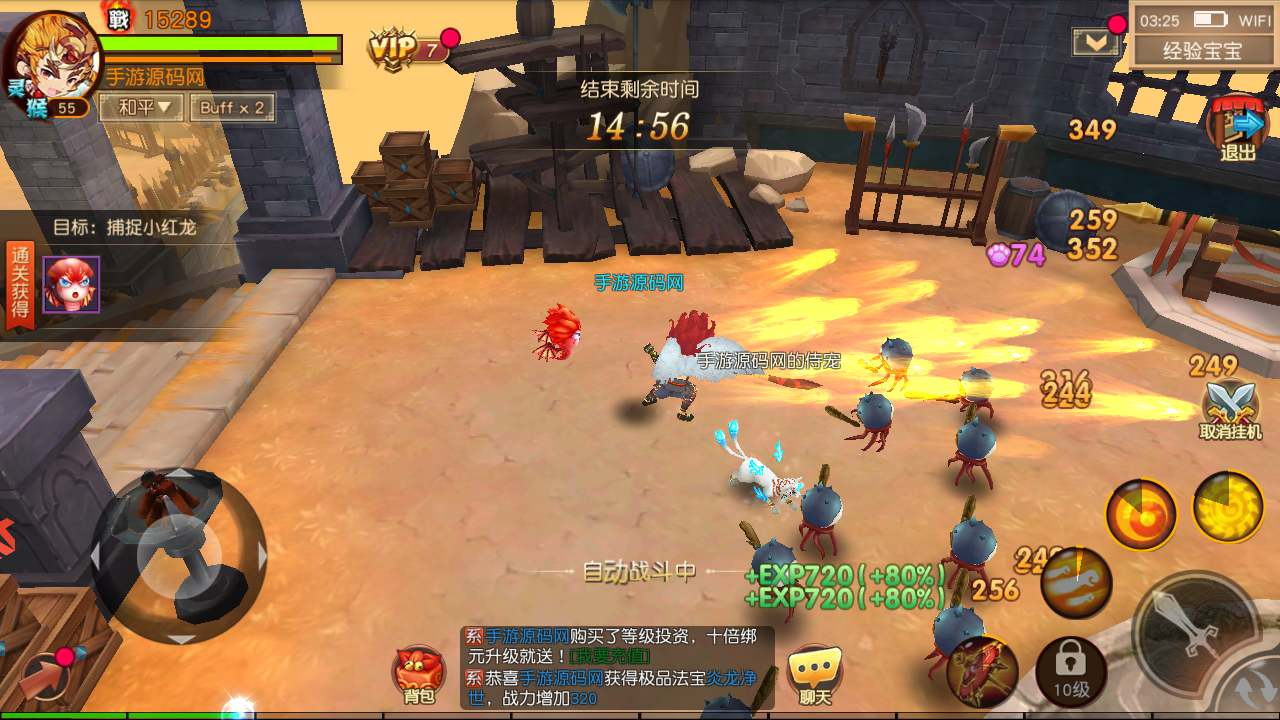Use the main sword attack button

pyautogui.click(x=1195, y=633)
